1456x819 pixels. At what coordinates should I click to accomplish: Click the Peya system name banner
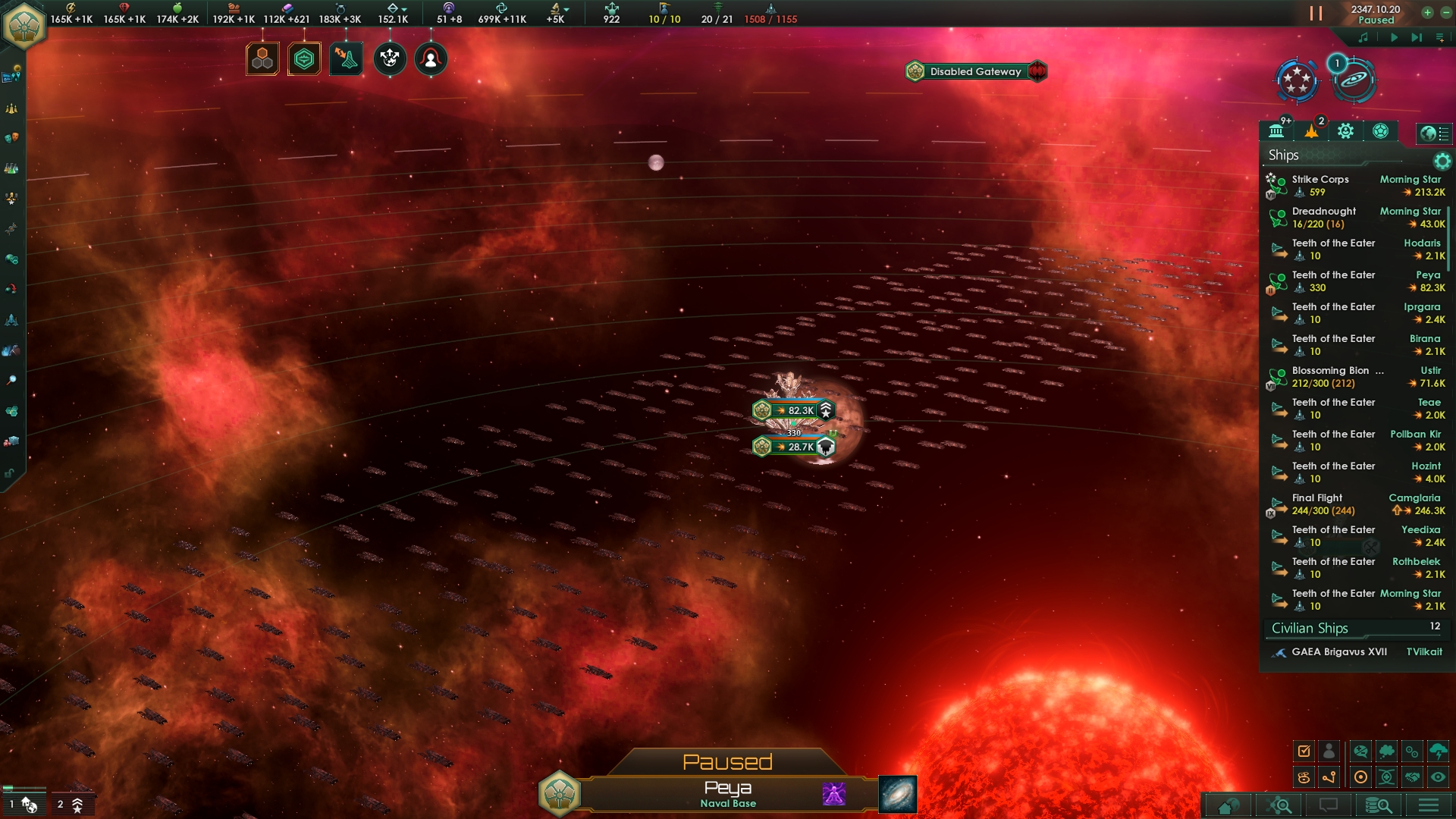(x=727, y=793)
